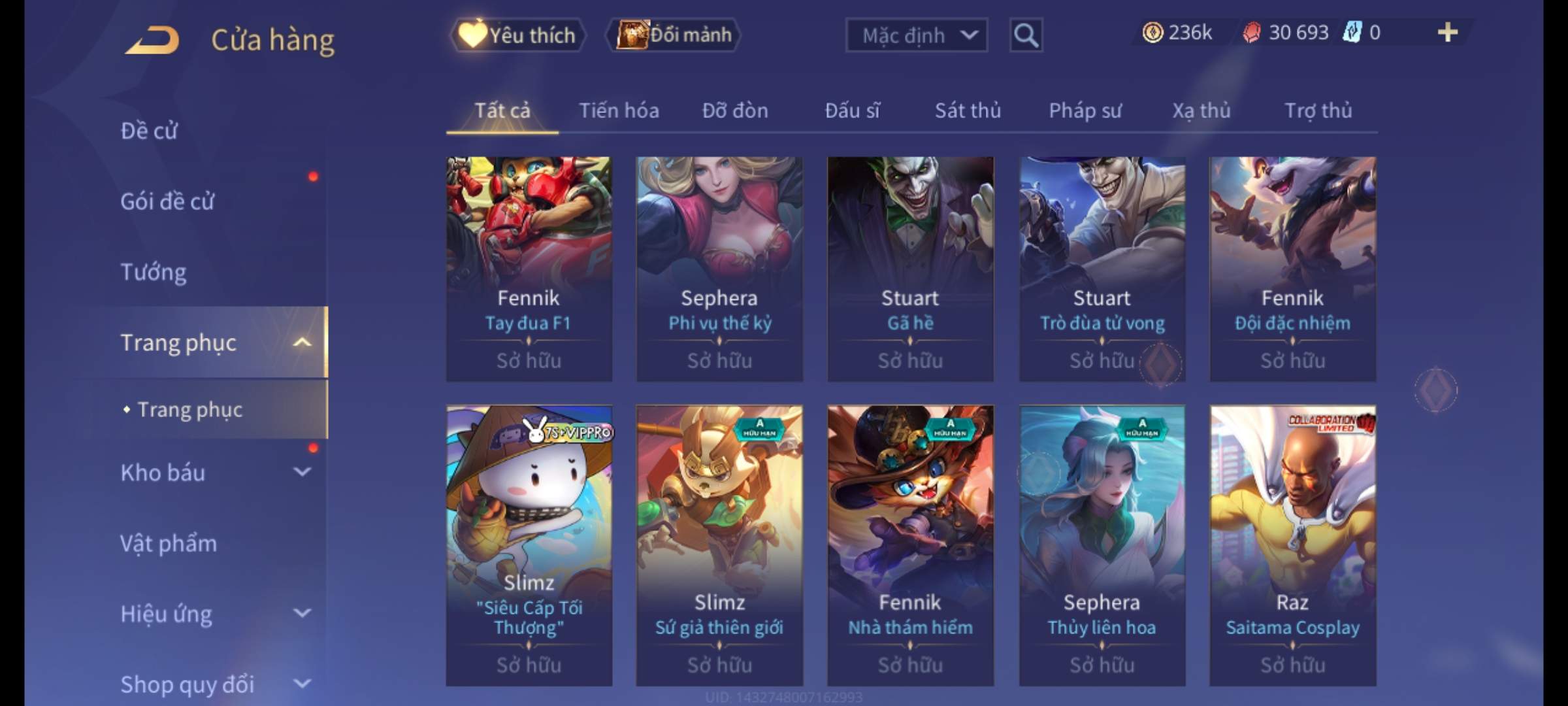Click the magnifying glass search button
Viewport: 1568px width, 706px height.
1026,35
